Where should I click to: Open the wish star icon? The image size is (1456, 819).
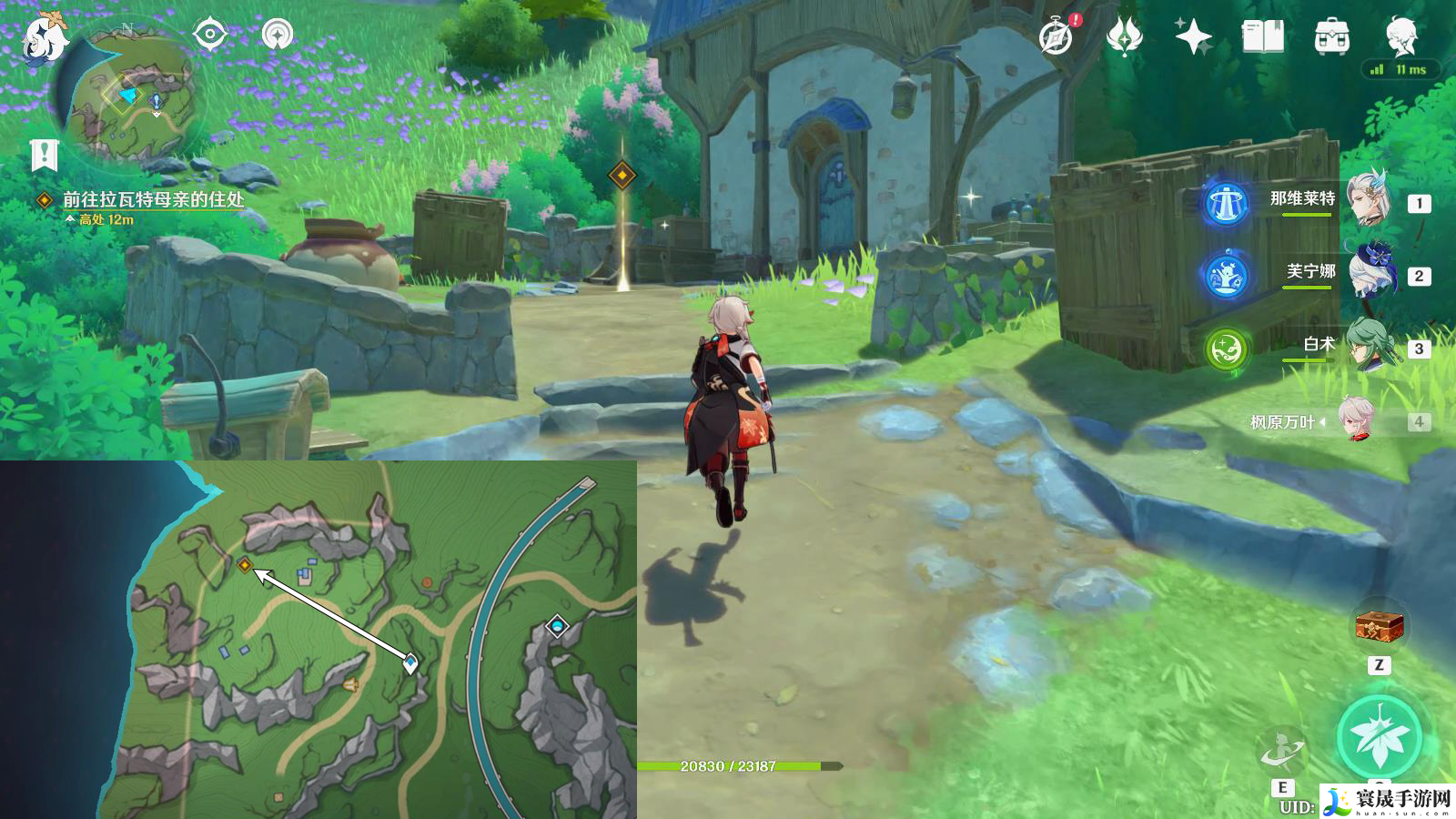pyautogui.click(x=1193, y=37)
